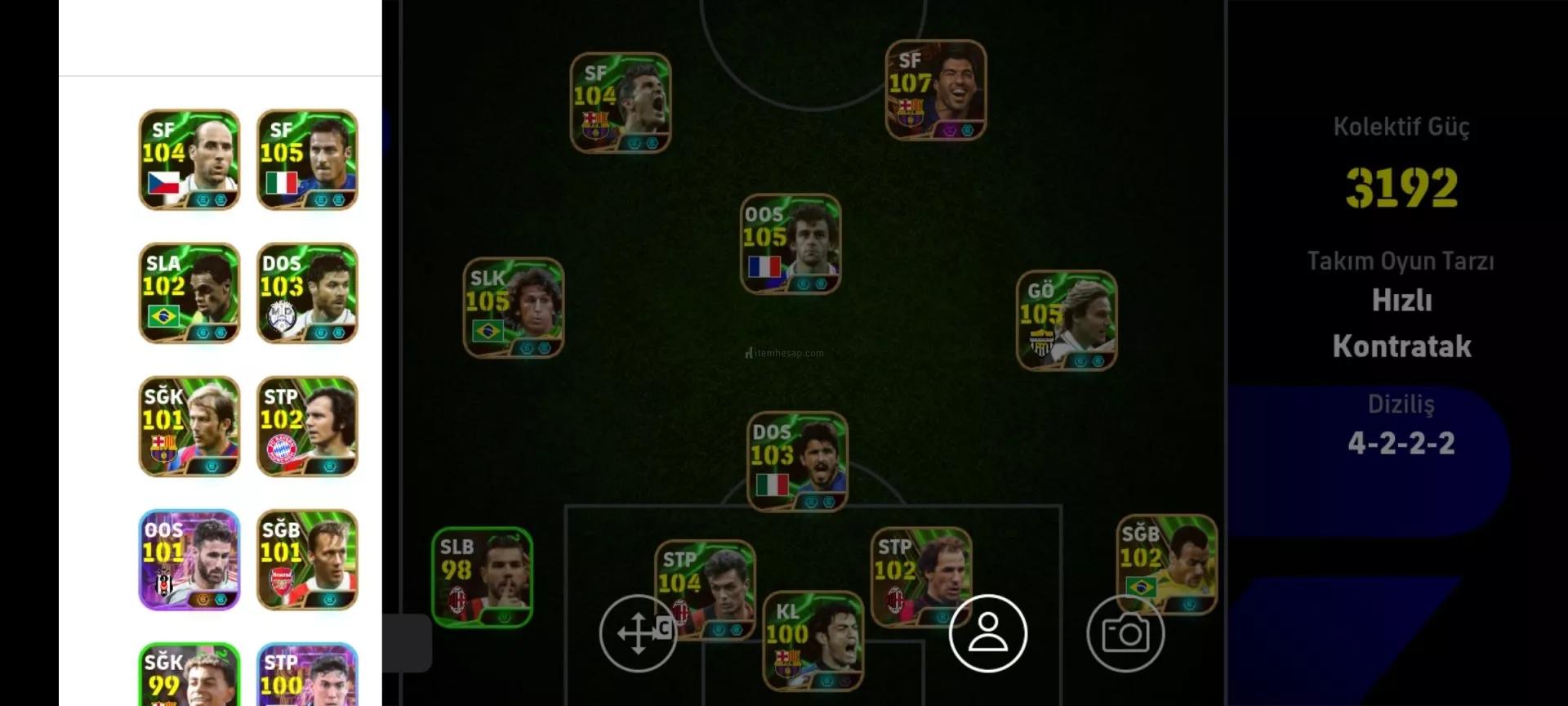Choose the 104 SF card on the pitch
The image size is (1568, 706).
click(x=621, y=103)
